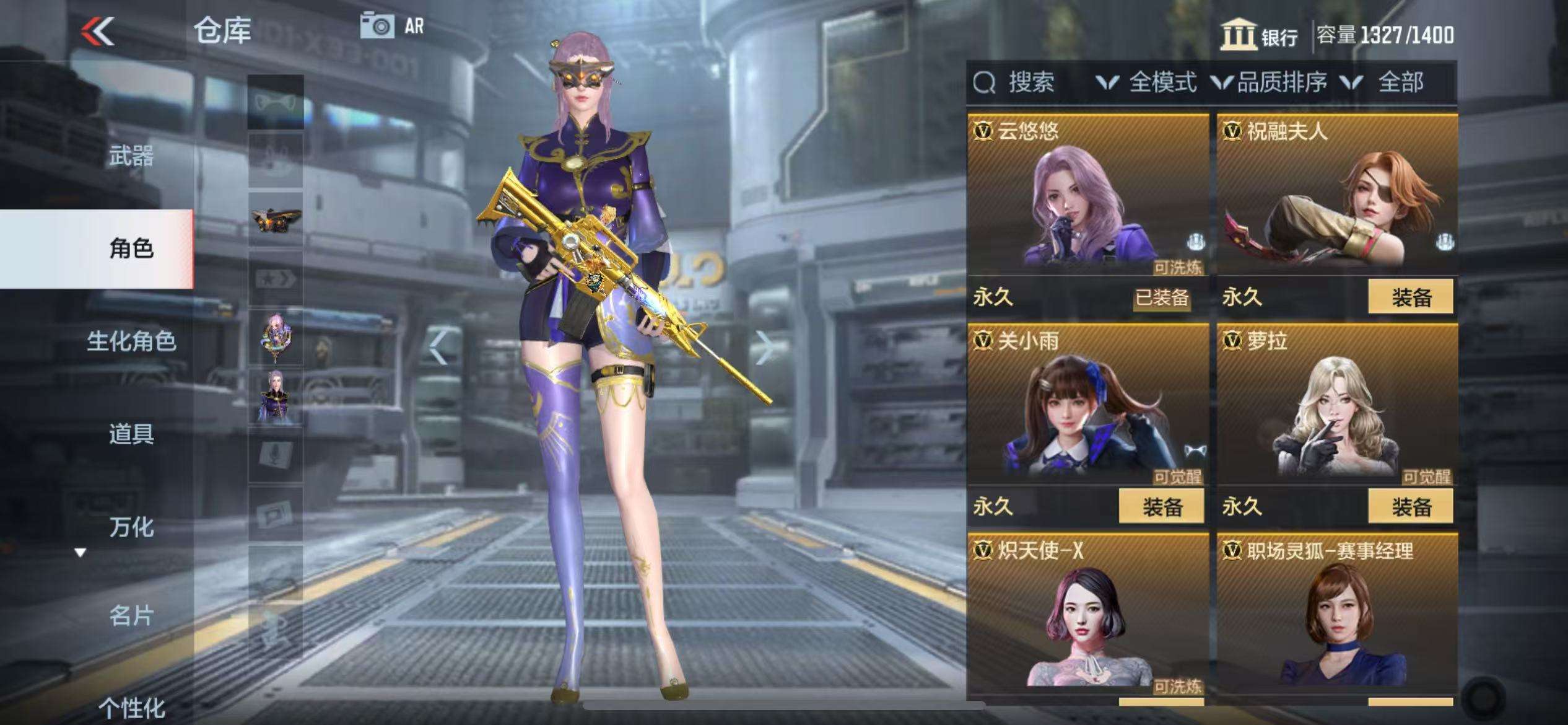This screenshot has height=725, width=1568.
Task: Go back with the double-arrow button
Action: (98, 31)
